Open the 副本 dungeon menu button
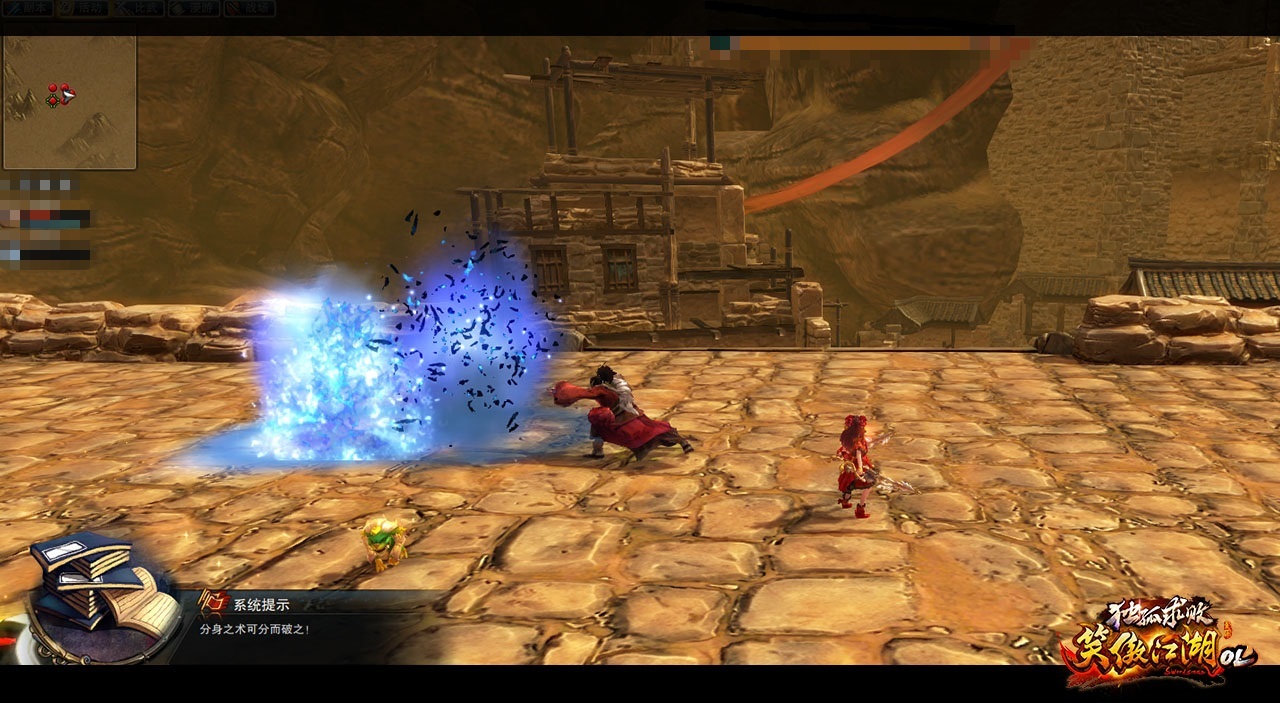 pos(27,7)
